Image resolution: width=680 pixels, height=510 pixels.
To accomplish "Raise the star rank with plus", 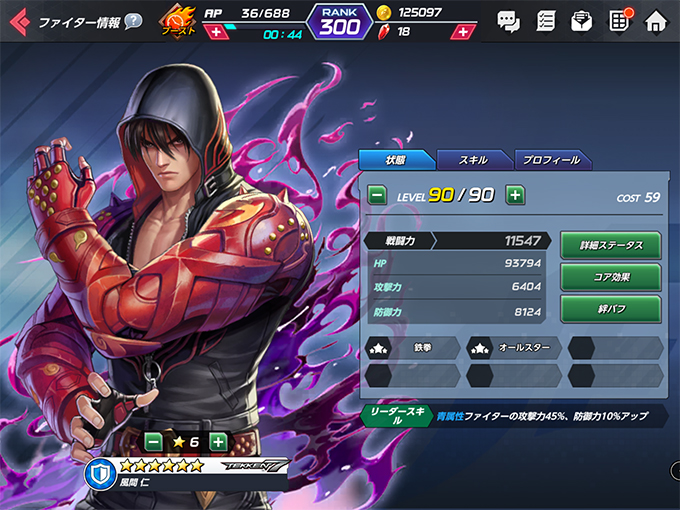I will (x=218, y=441).
